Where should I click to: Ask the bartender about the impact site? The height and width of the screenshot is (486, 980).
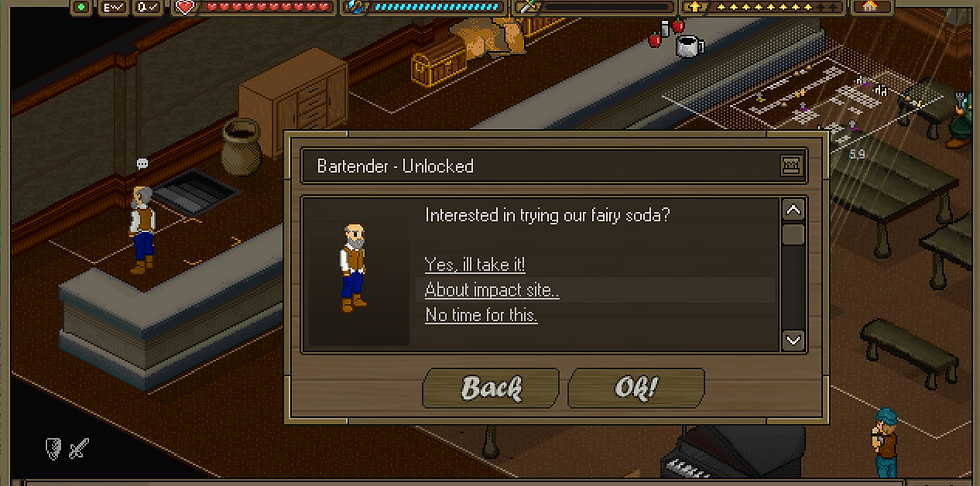pyautogui.click(x=492, y=290)
